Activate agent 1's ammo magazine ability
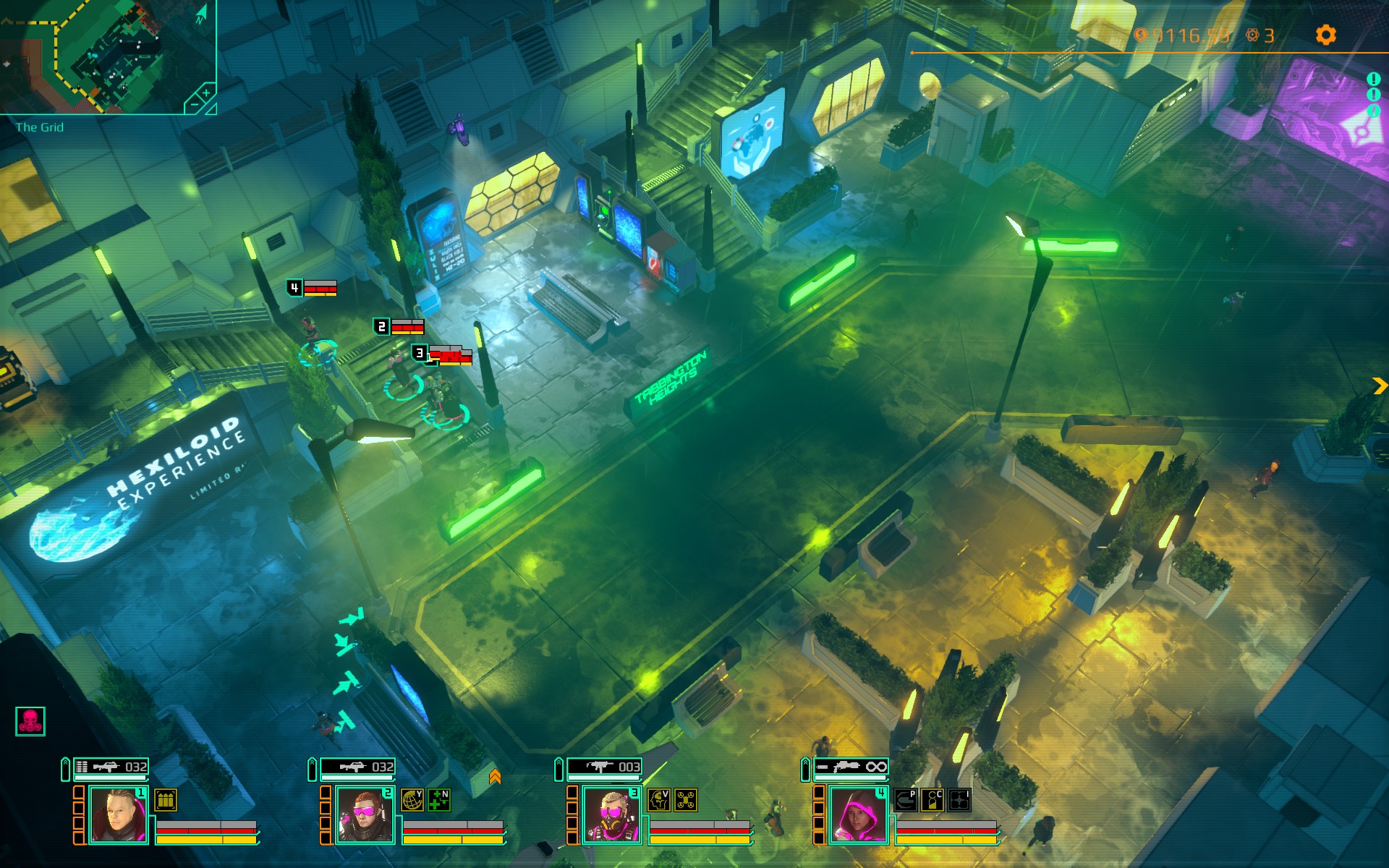 coord(166,800)
